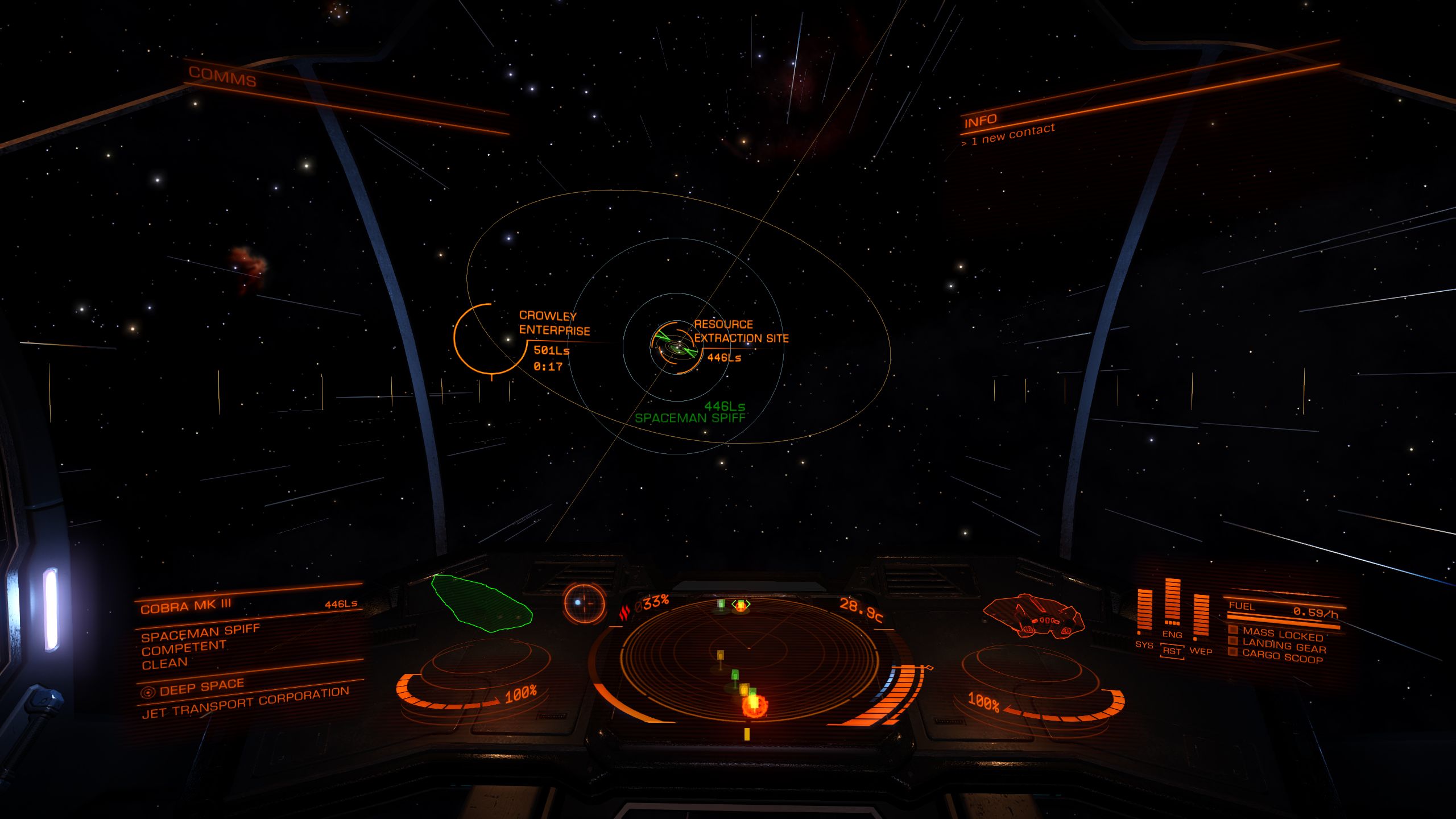
Task: Click the round navigation compass
Action: click(x=584, y=603)
